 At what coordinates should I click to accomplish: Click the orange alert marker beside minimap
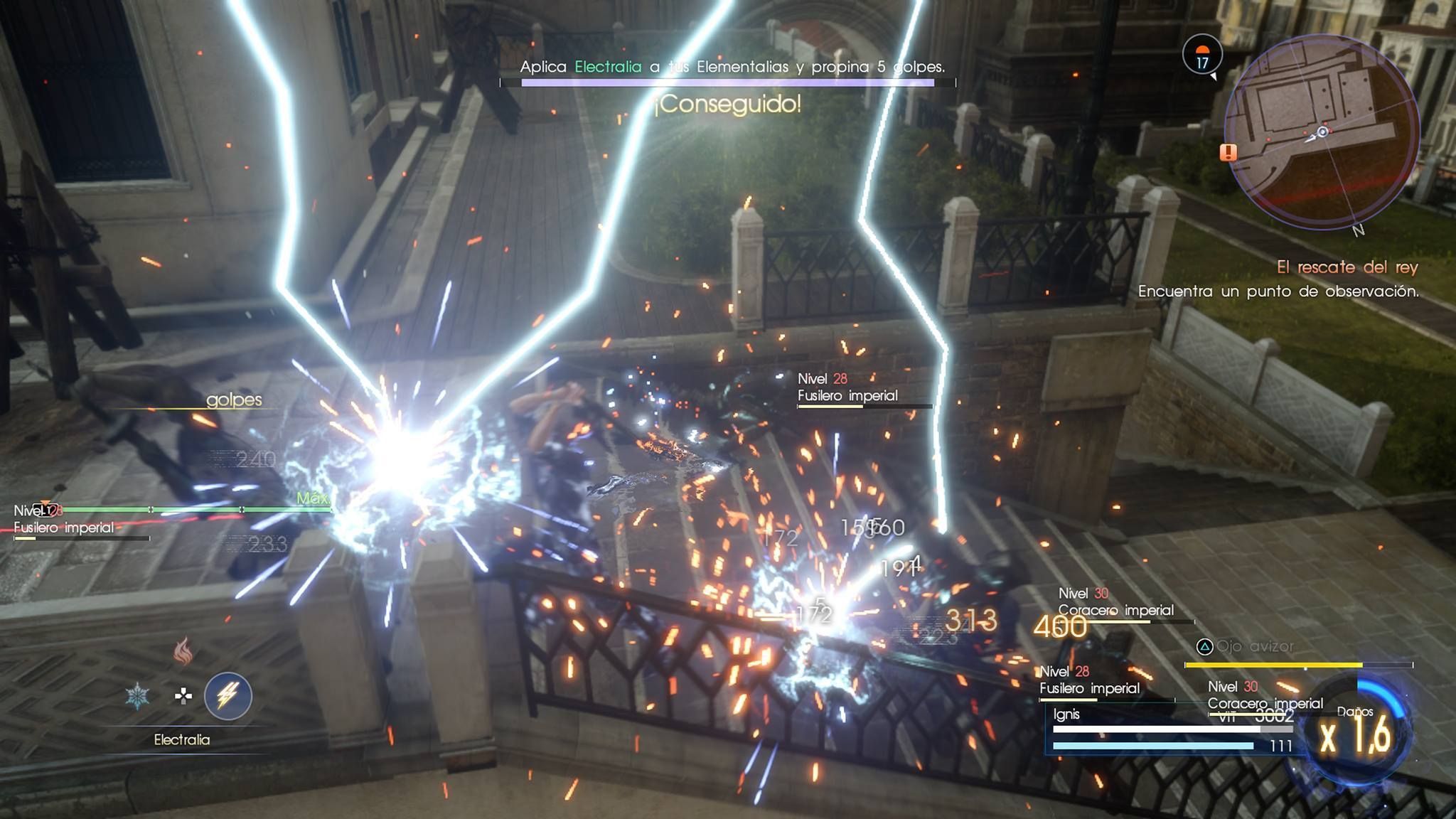coord(1228,152)
